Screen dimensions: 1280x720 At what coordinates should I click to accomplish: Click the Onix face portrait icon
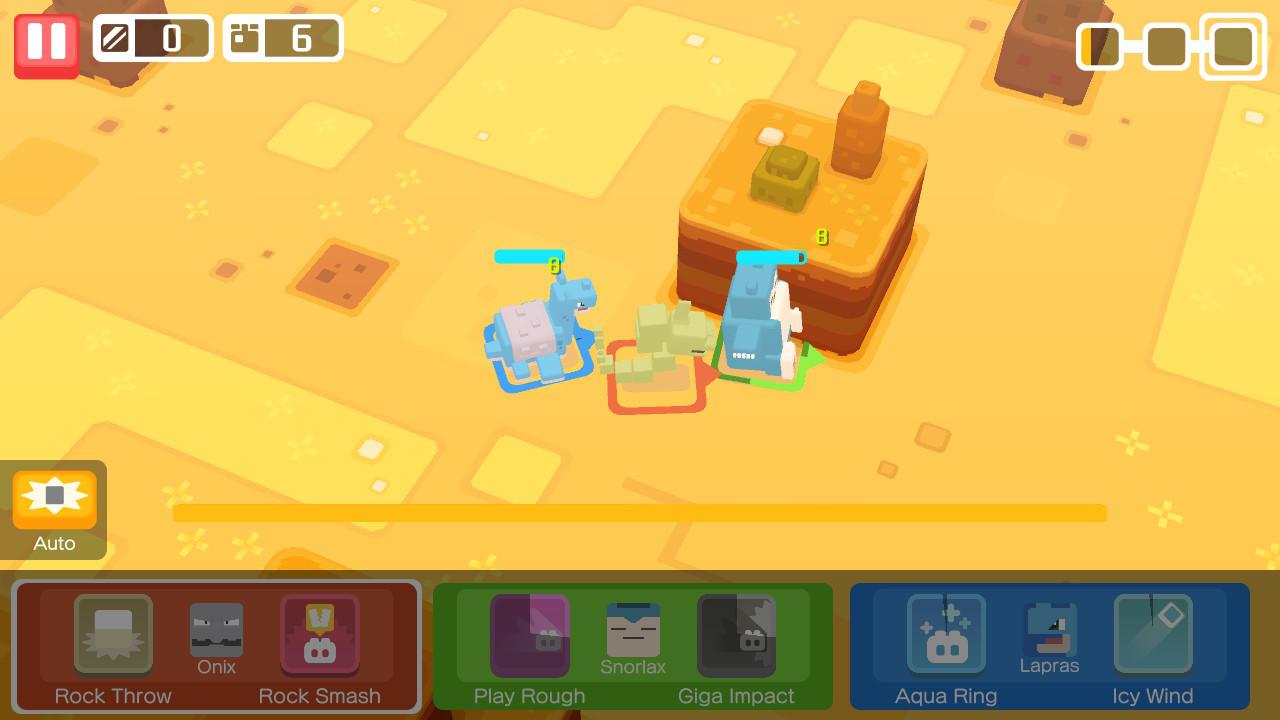point(216,628)
